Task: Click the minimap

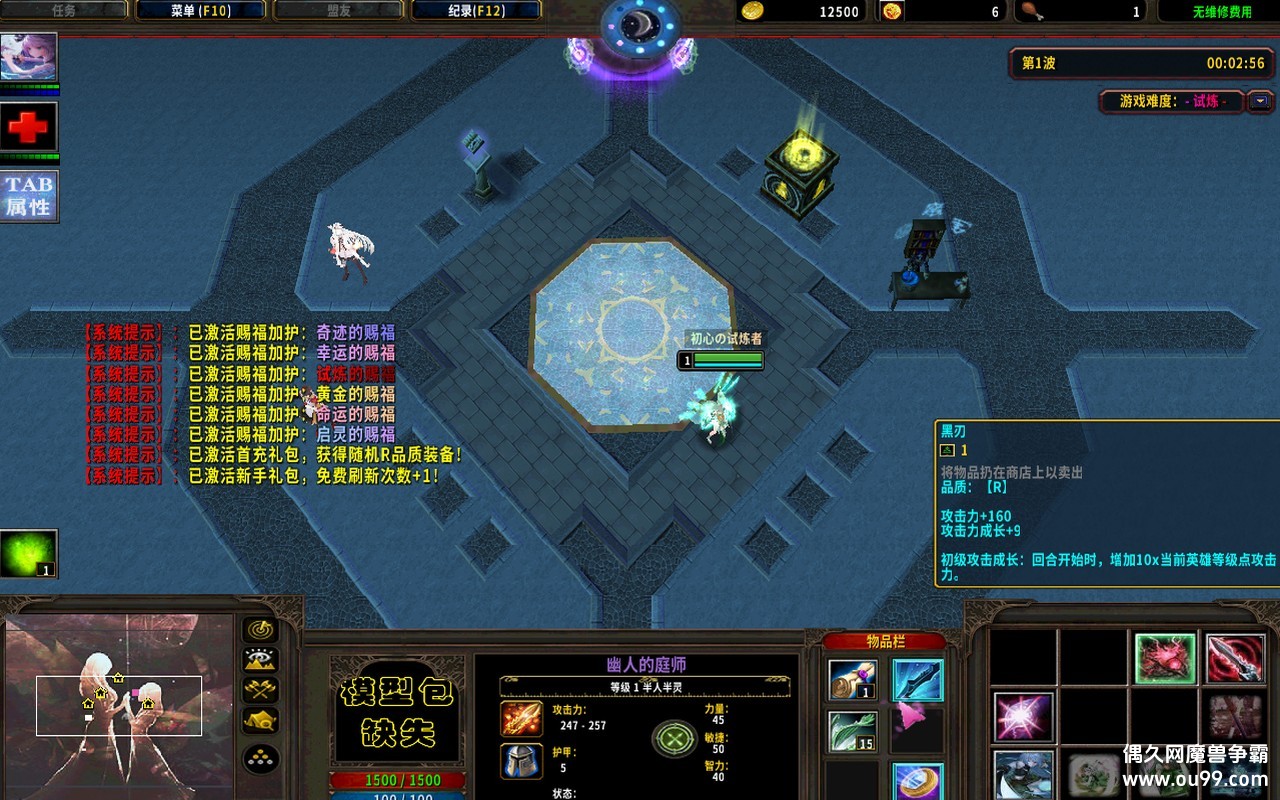Action: (118, 705)
